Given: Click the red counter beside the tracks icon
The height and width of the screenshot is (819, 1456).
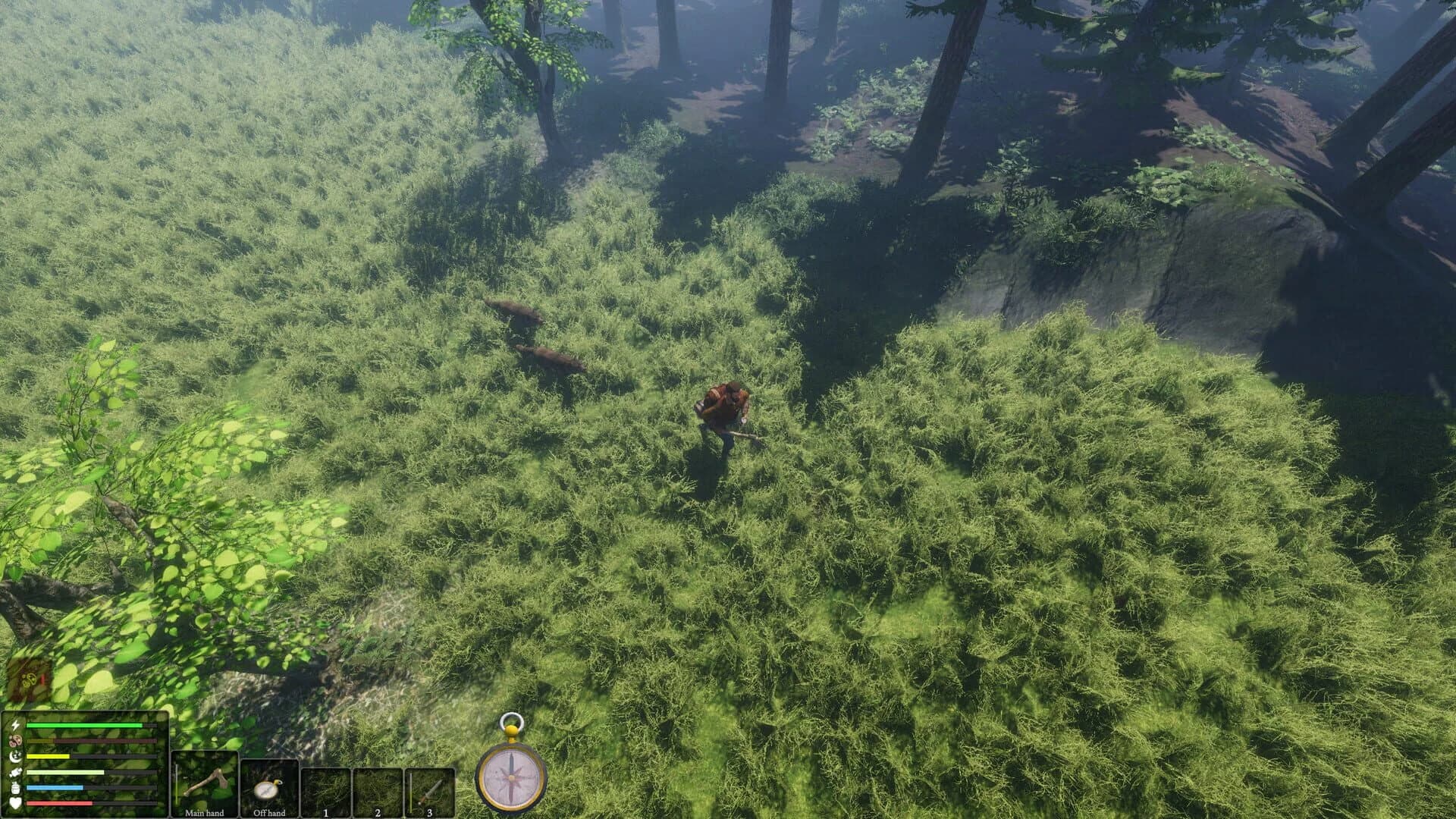Looking at the screenshot, I should tap(43, 679).
